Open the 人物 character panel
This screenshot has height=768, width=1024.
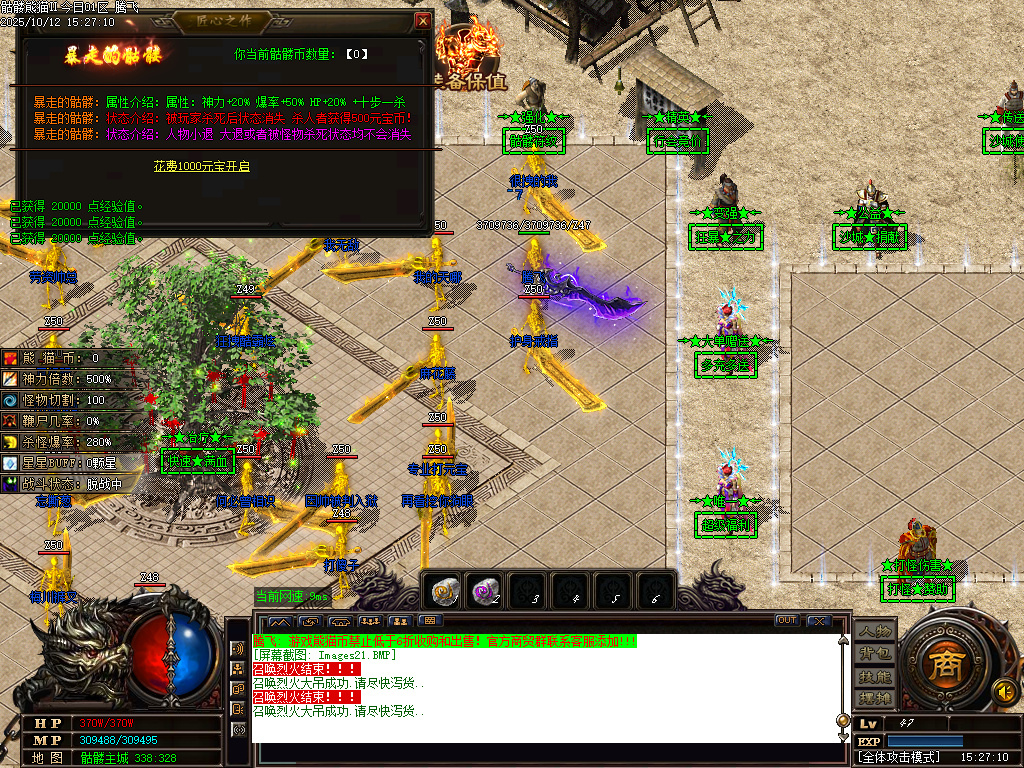874,632
